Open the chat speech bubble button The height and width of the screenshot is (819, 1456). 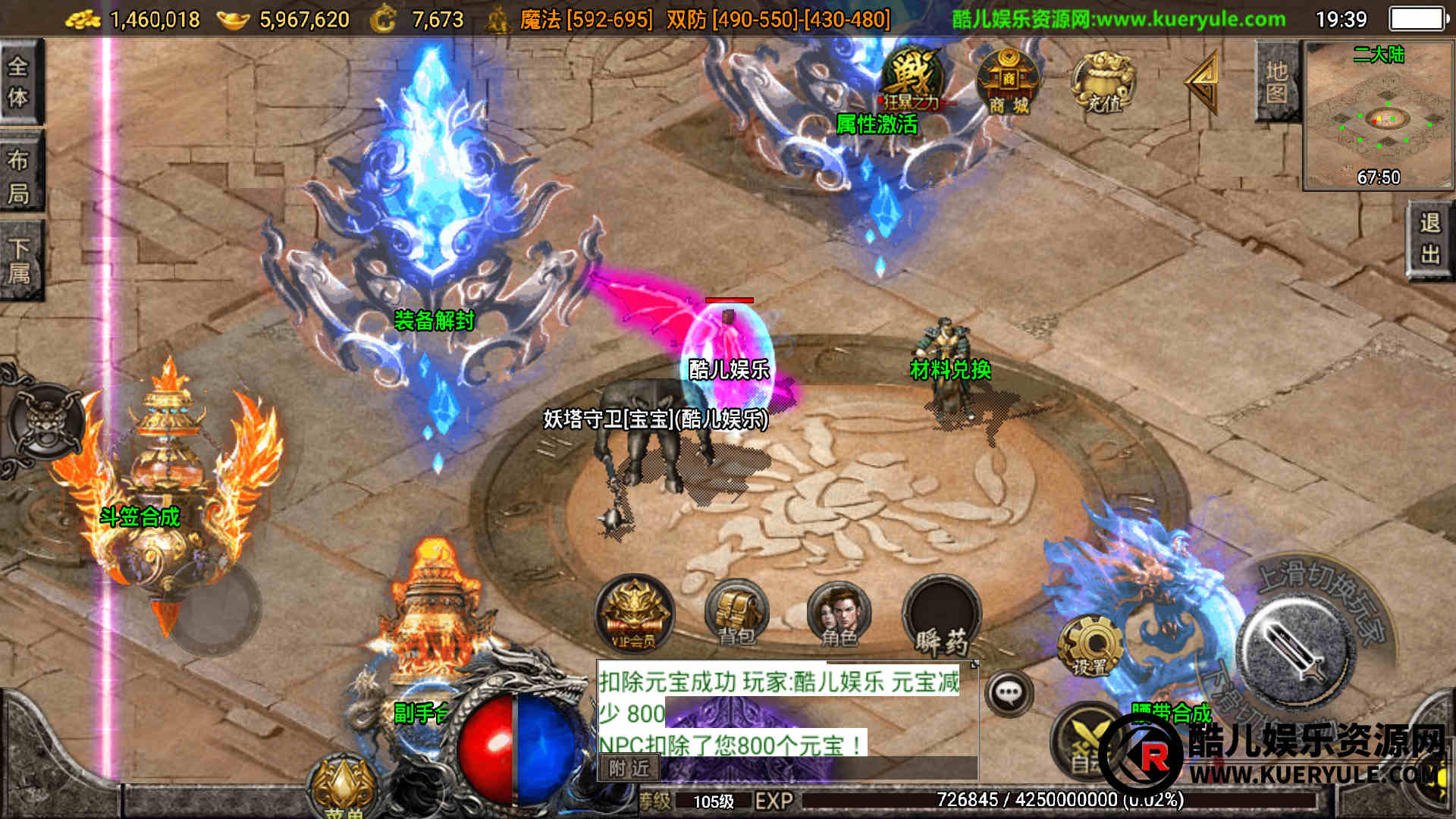[1009, 692]
